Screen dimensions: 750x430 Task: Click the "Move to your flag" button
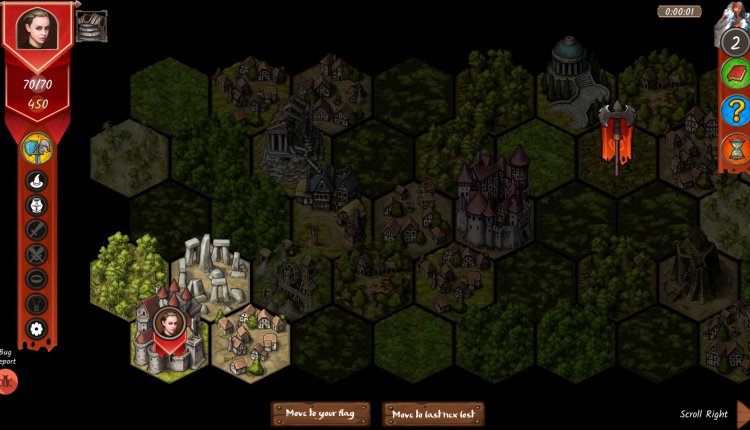point(320,414)
